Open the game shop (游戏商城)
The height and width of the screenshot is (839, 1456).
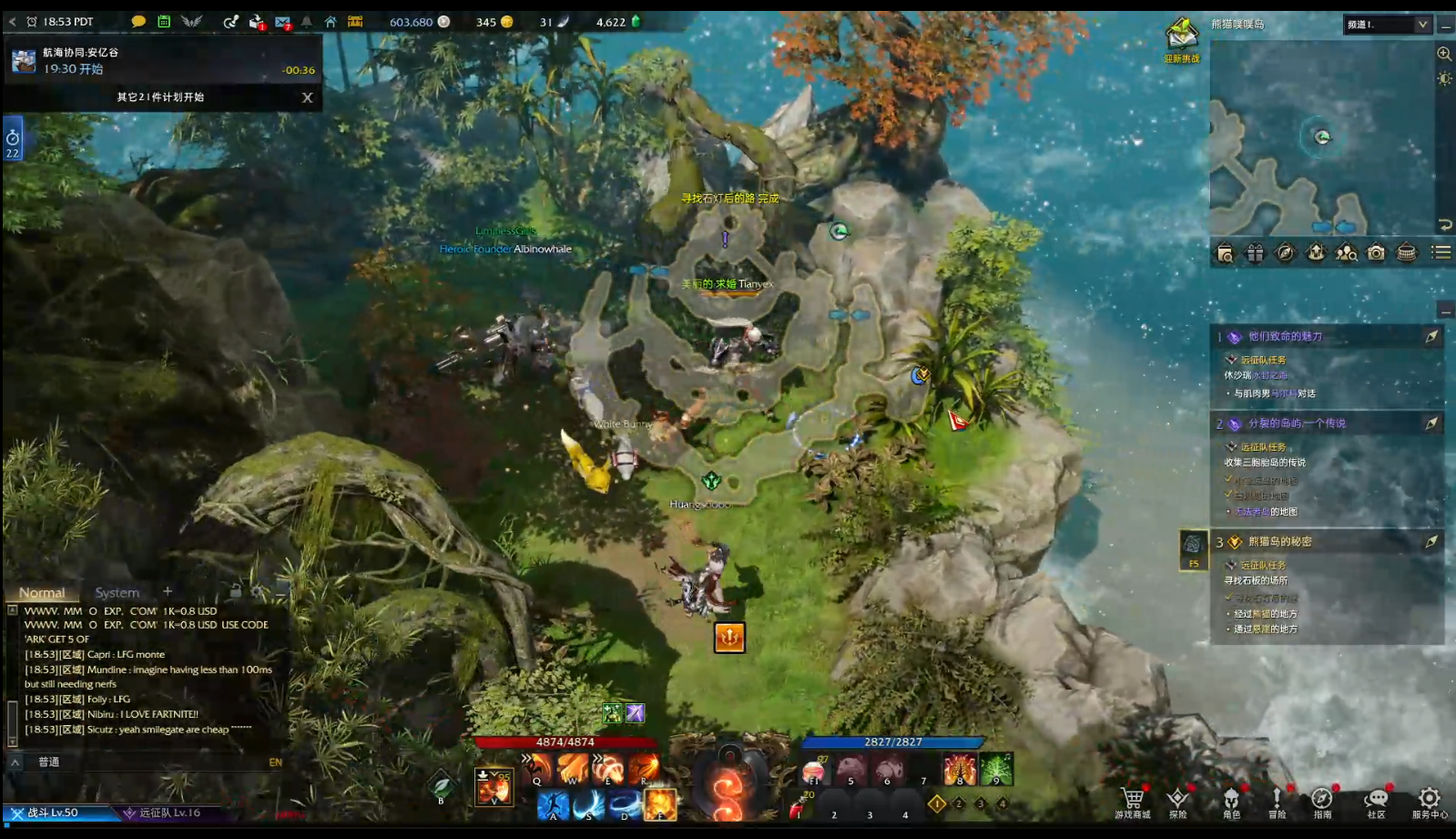[1133, 801]
